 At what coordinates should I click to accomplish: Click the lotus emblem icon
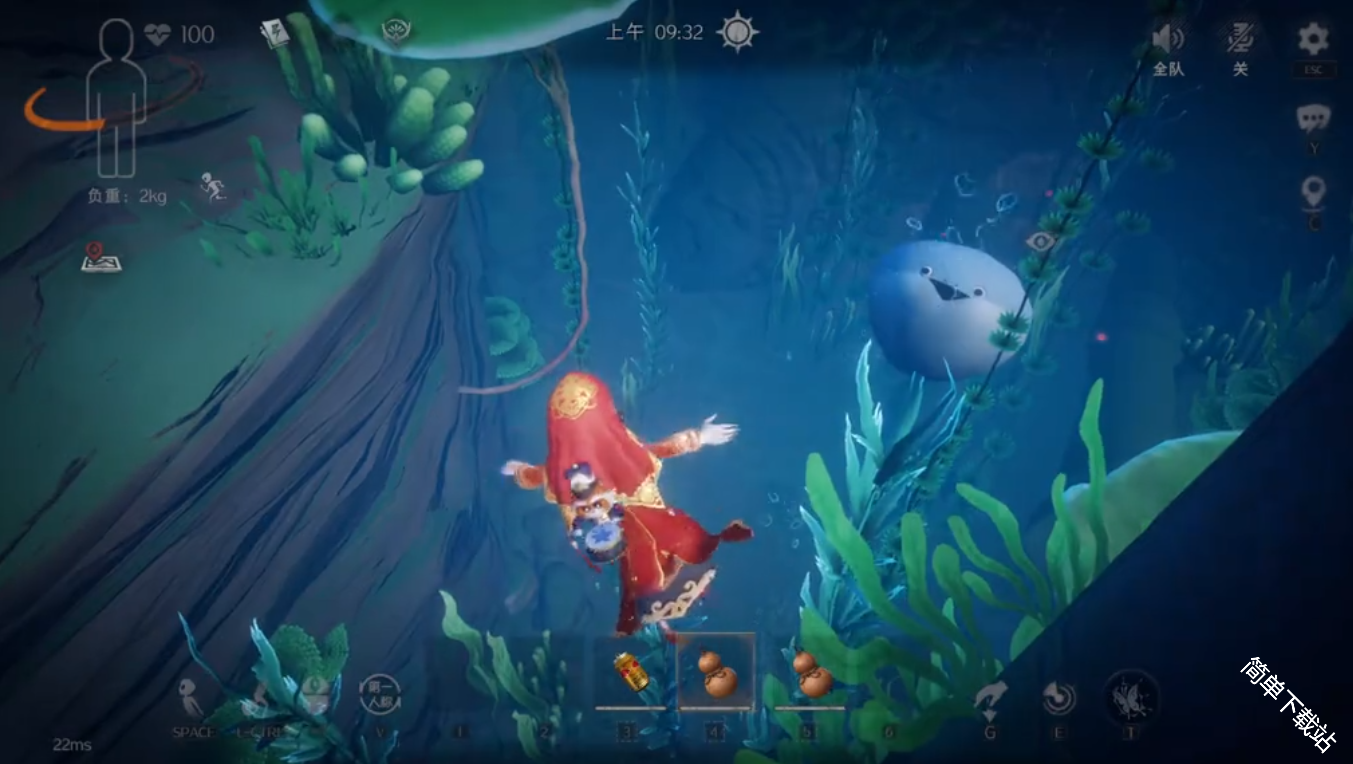398,30
